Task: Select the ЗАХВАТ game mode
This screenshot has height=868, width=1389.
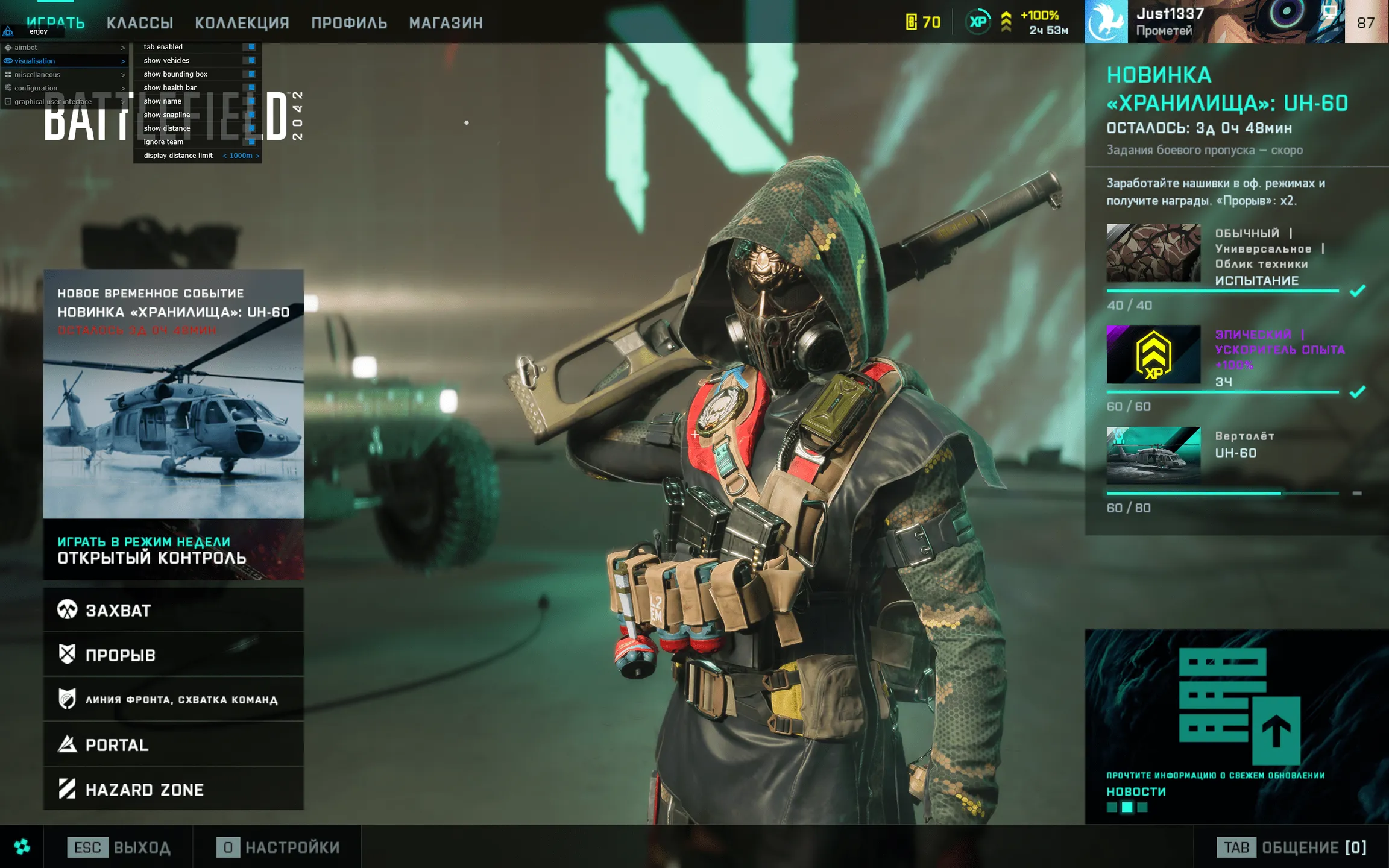Action: click(174, 610)
